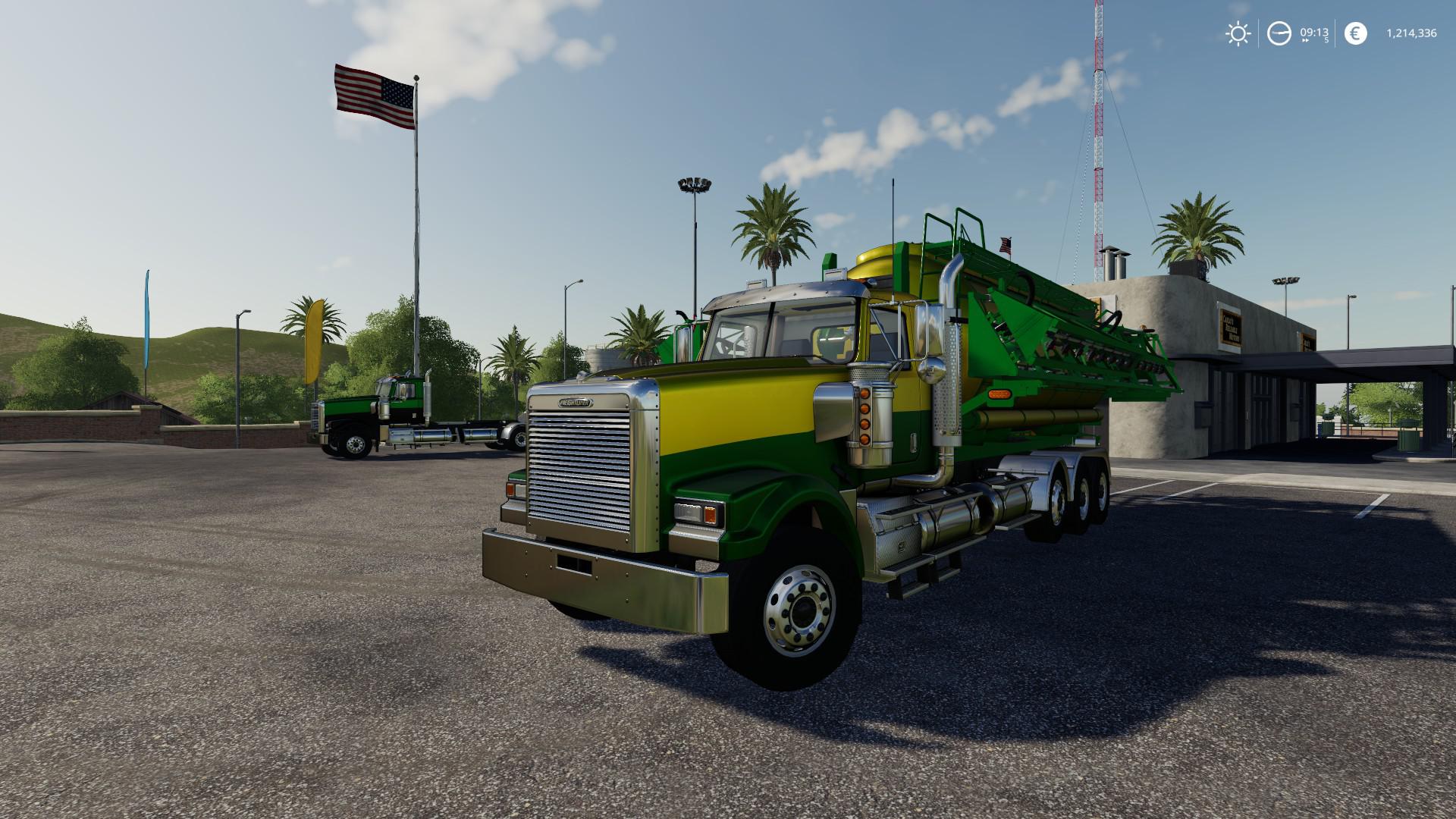Select the game clock icon
Screen dimensions: 1456x819
(x=1279, y=33)
